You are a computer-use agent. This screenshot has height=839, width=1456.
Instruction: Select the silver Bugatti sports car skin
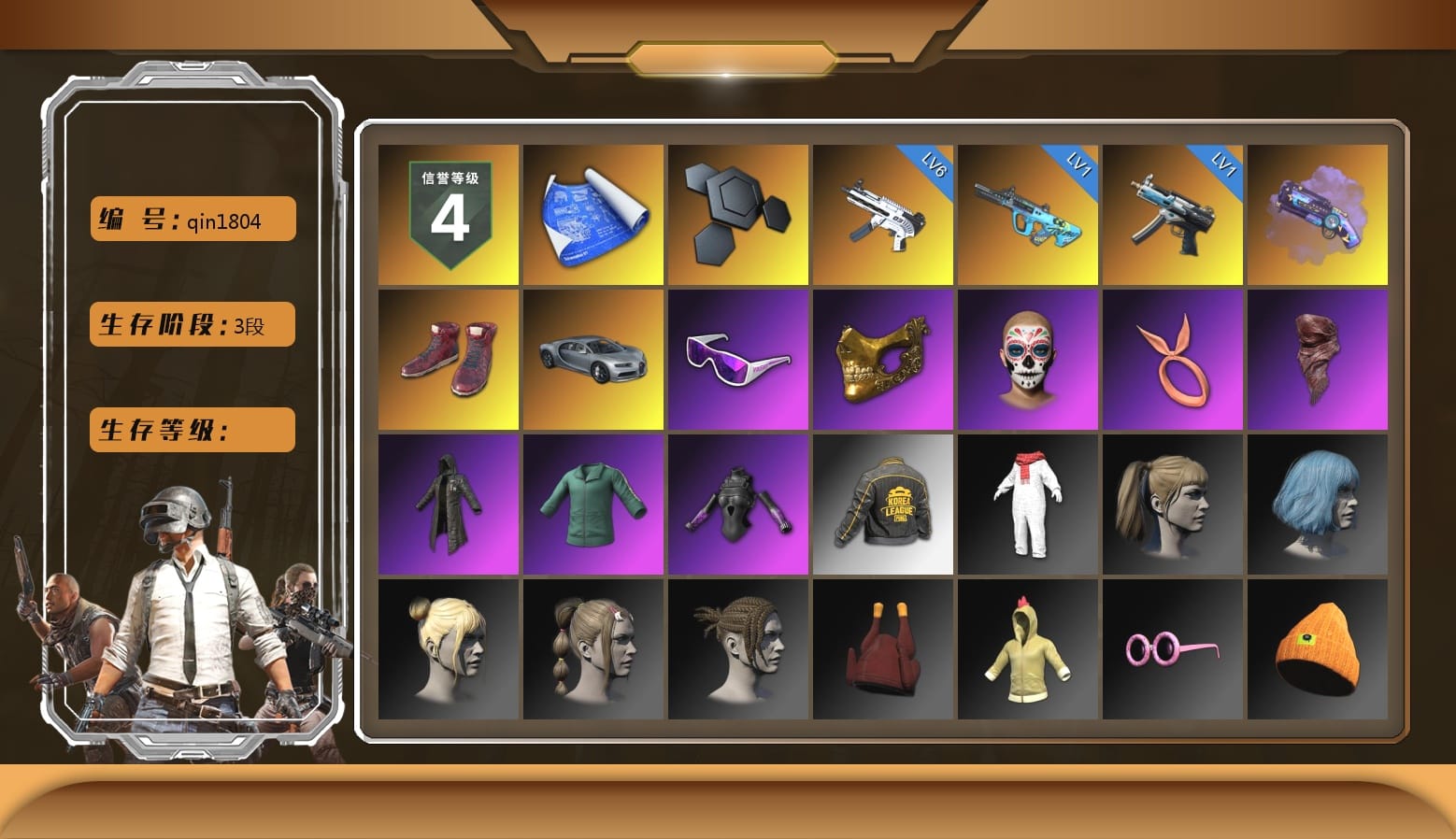click(592, 360)
